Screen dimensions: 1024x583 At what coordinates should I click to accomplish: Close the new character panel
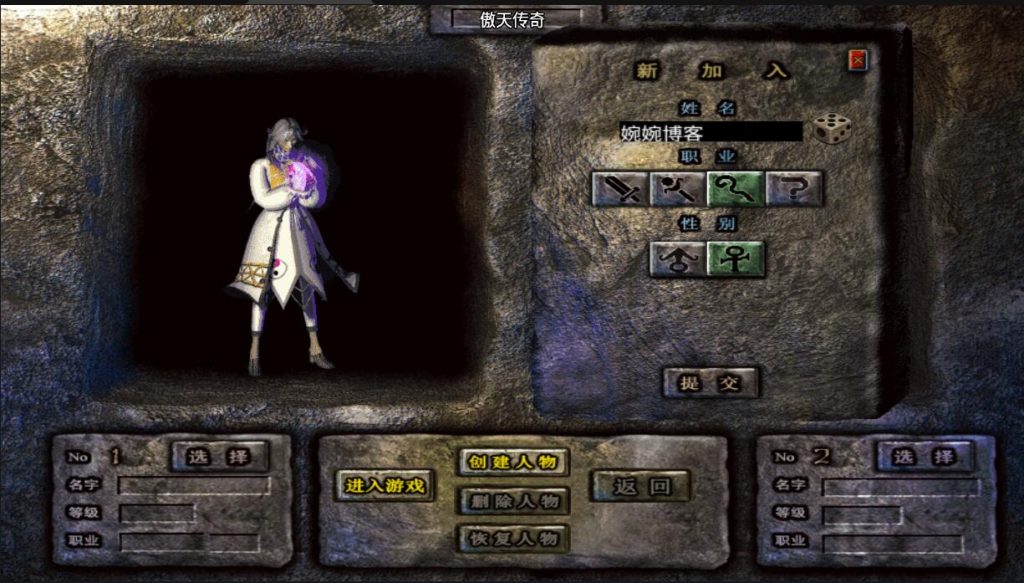click(858, 61)
